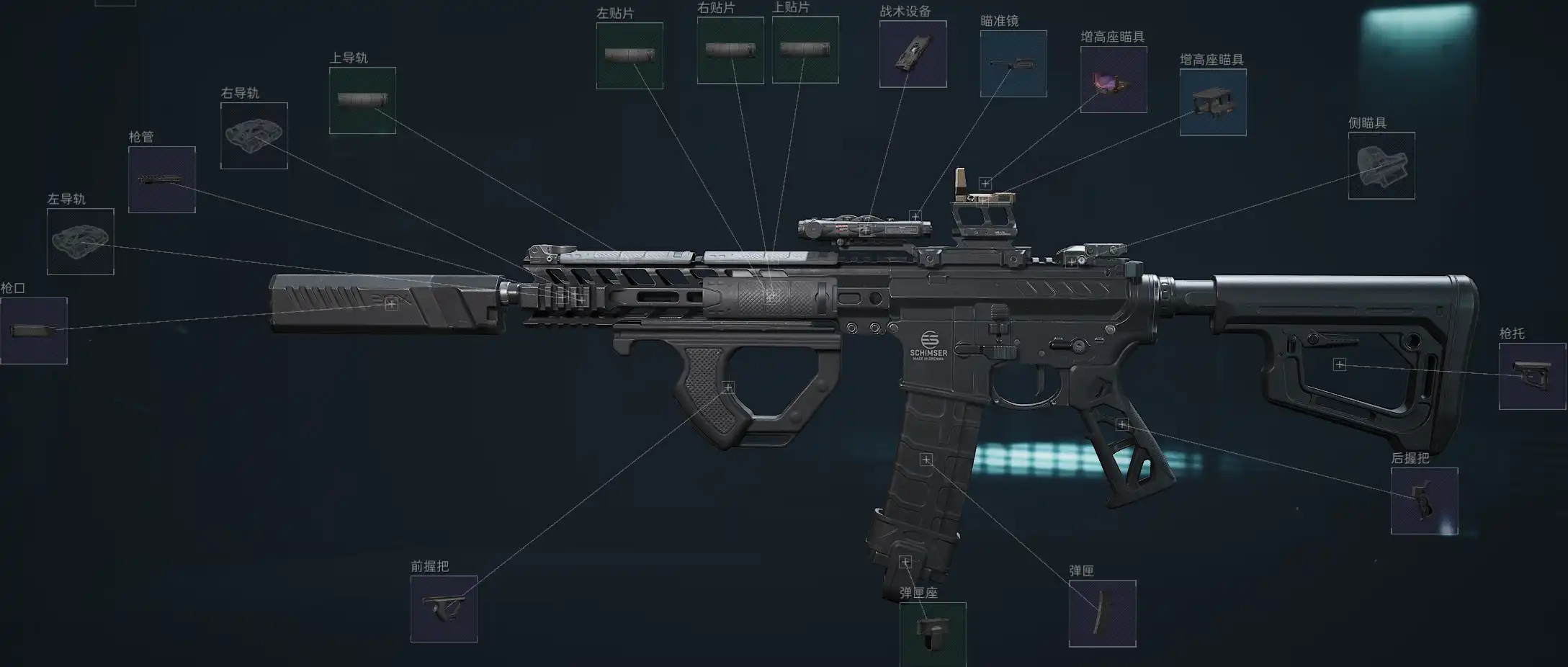Choose the 枪管 barrel slot
Viewport: 1568px width, 667px height.
click(x=162, y=179)
